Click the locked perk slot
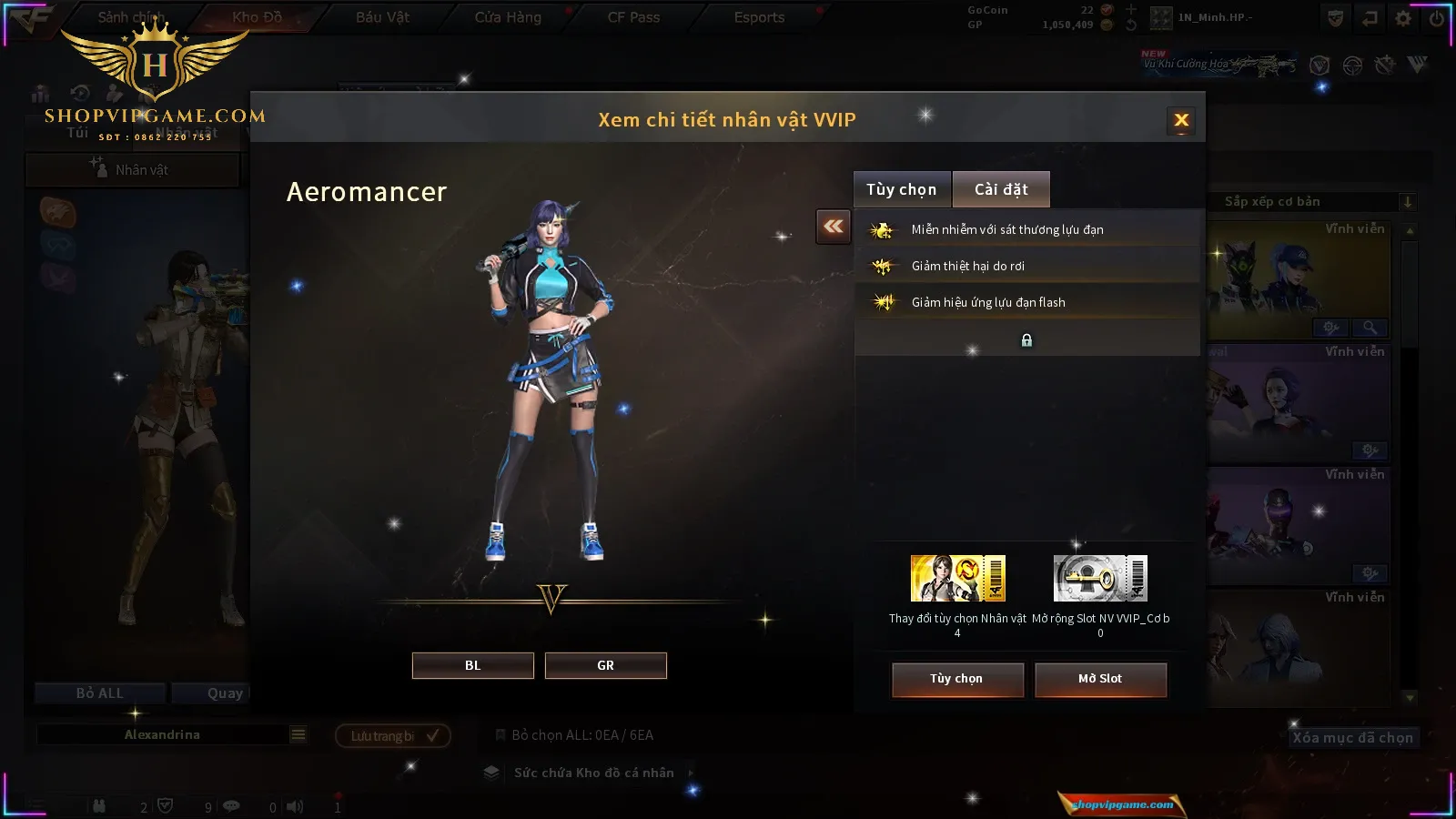 click(1026, 340)
